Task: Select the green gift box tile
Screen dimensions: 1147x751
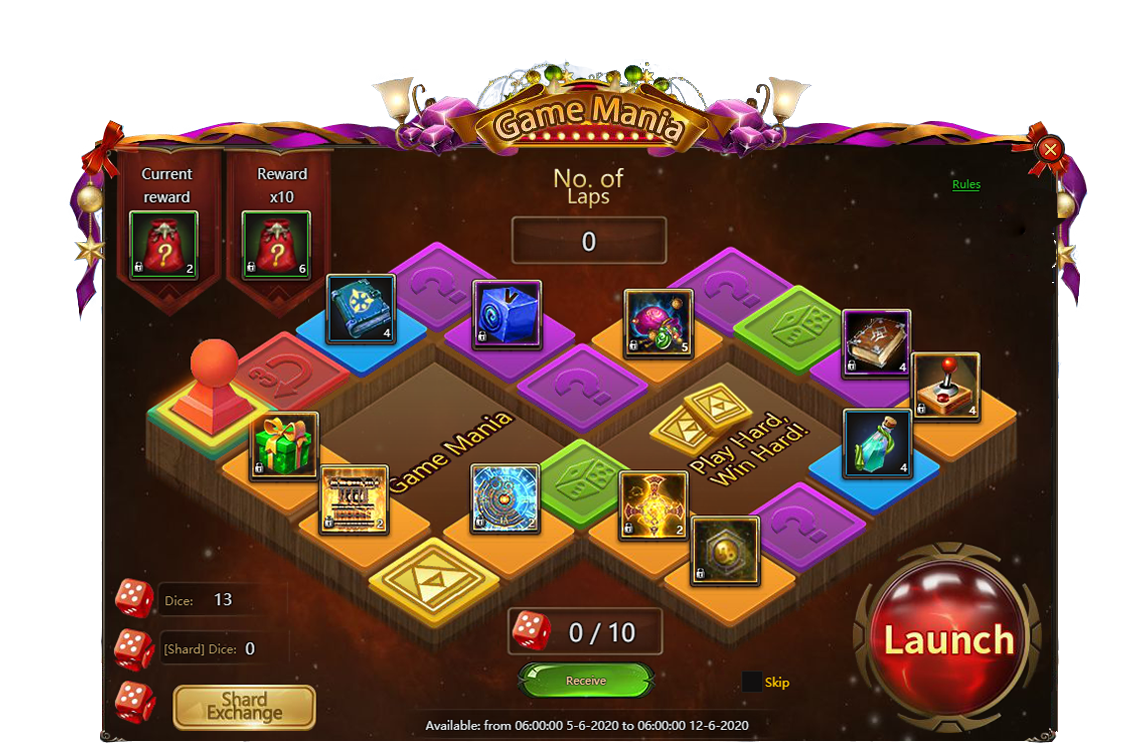Action: tap(285, 446)
